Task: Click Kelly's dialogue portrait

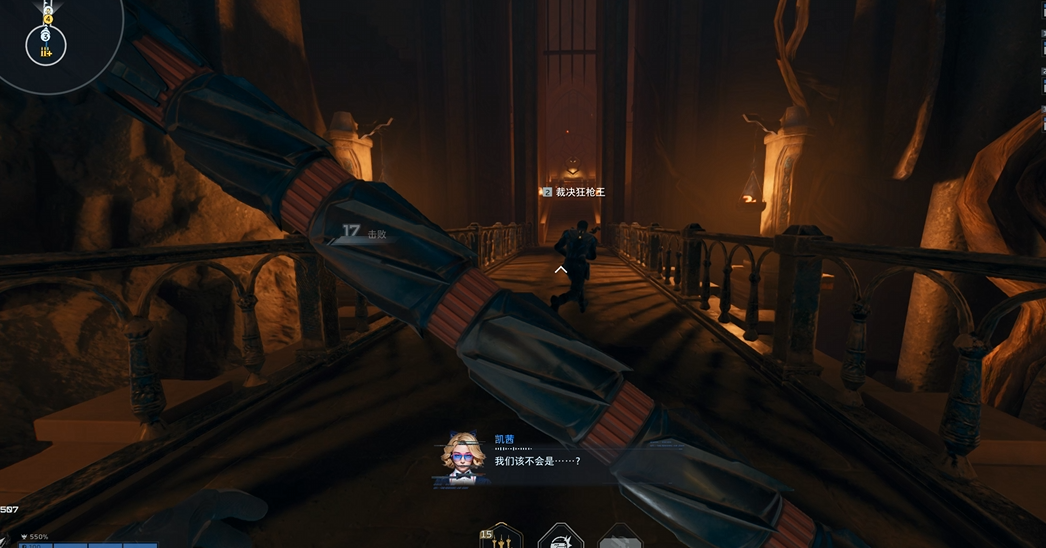Action: click(461, 456)
